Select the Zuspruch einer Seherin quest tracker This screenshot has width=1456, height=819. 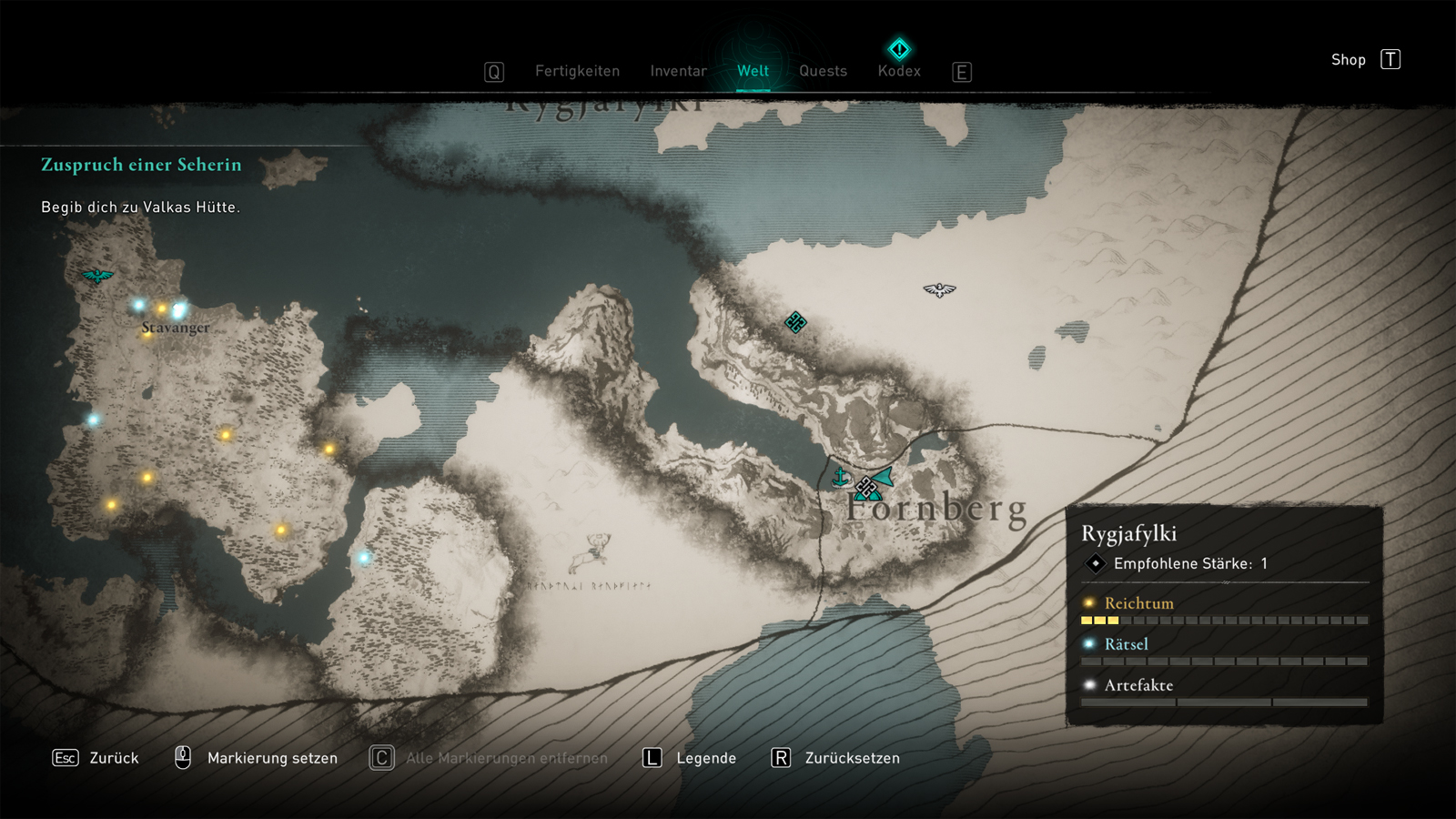point(141,165)
